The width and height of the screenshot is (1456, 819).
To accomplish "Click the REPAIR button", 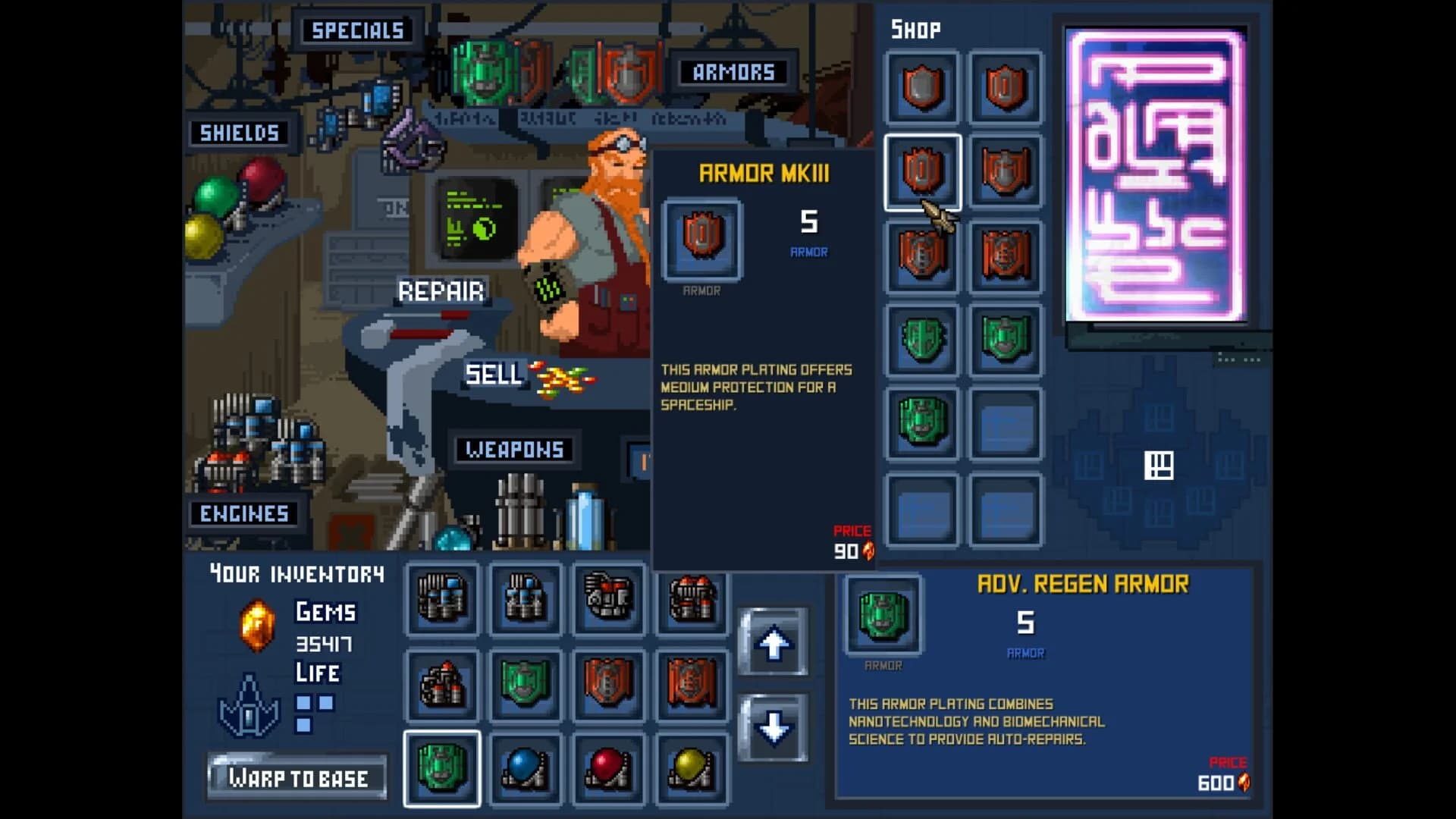I will click(x=442, y=290).
